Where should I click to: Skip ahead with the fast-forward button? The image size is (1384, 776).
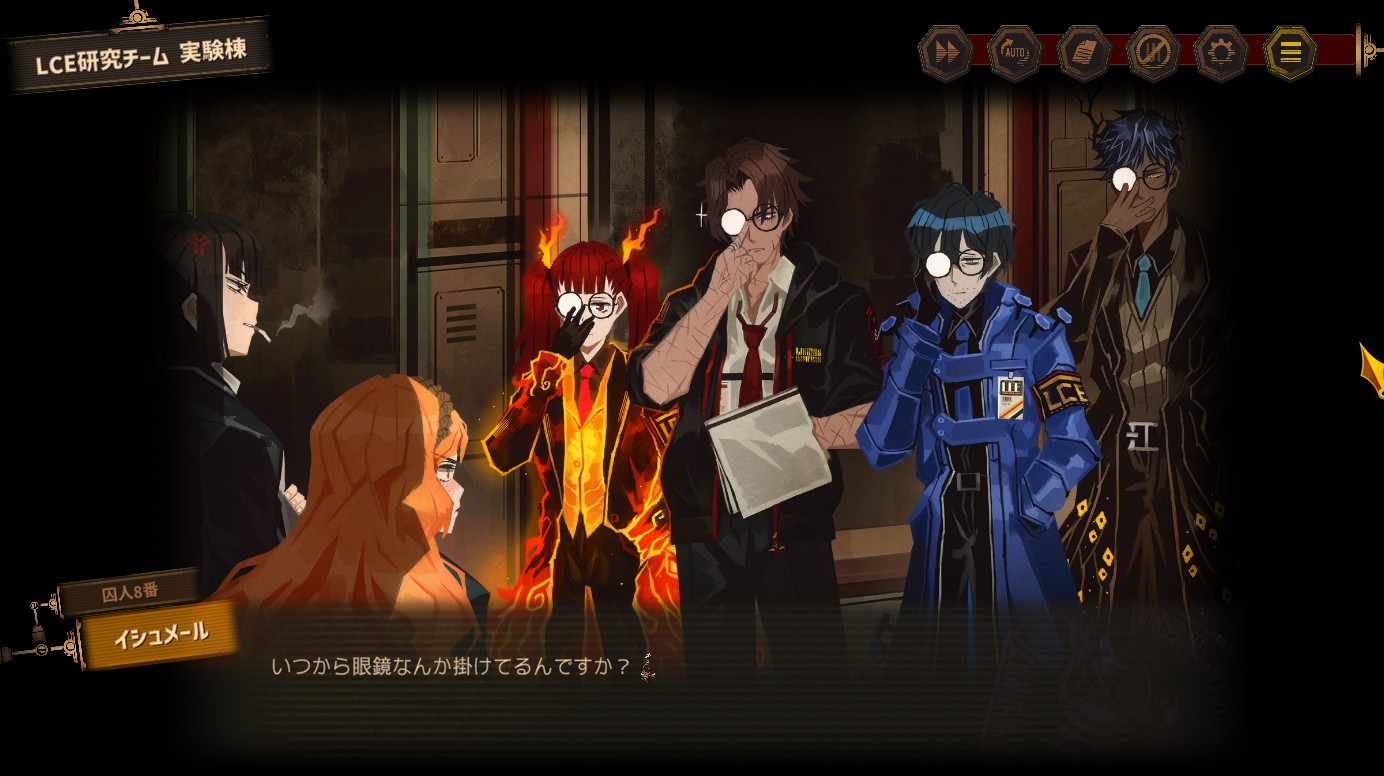[x=945, y=53]
